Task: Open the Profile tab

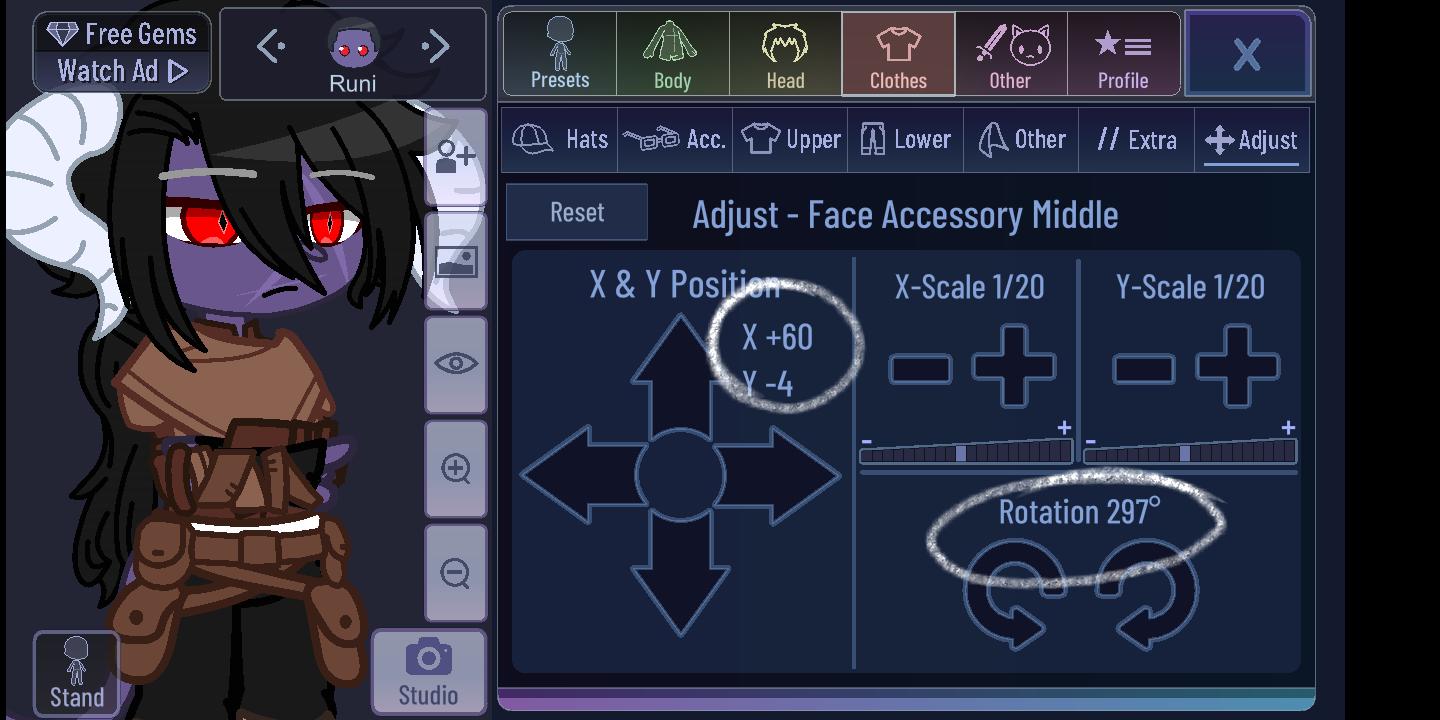Action: pos(1123,54)
